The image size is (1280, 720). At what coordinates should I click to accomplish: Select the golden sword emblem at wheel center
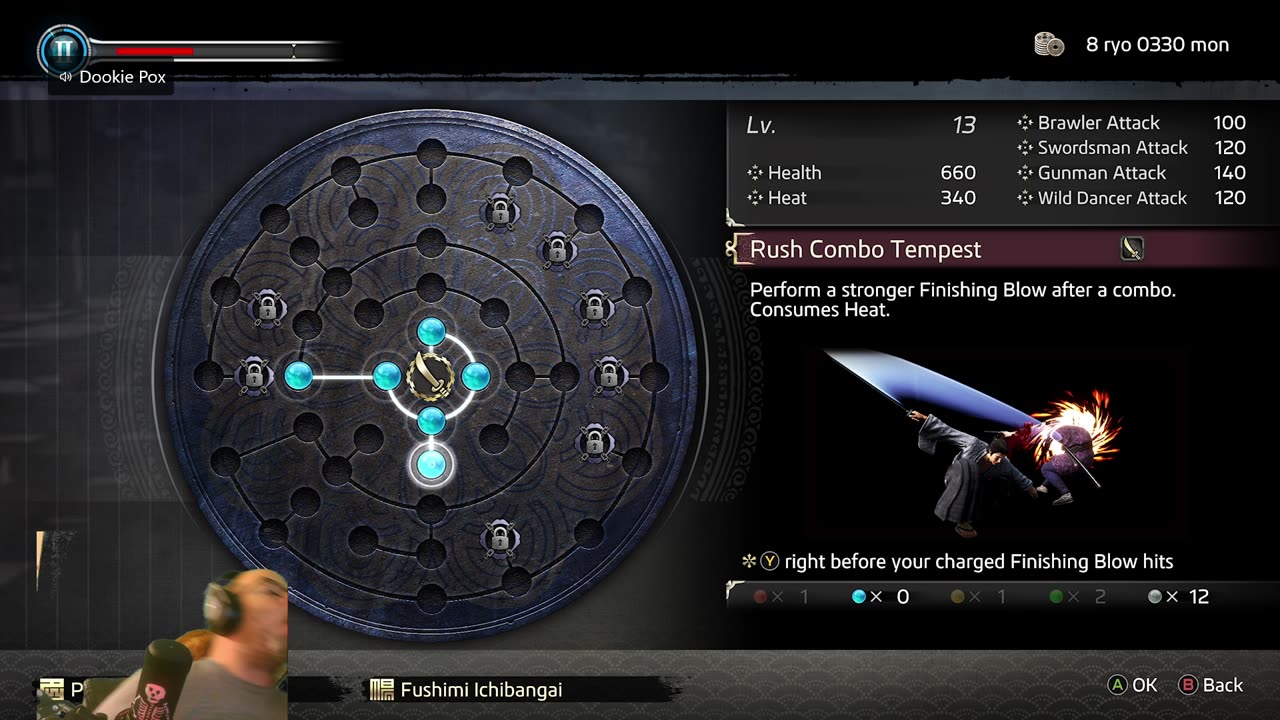(x=431, y=376)
